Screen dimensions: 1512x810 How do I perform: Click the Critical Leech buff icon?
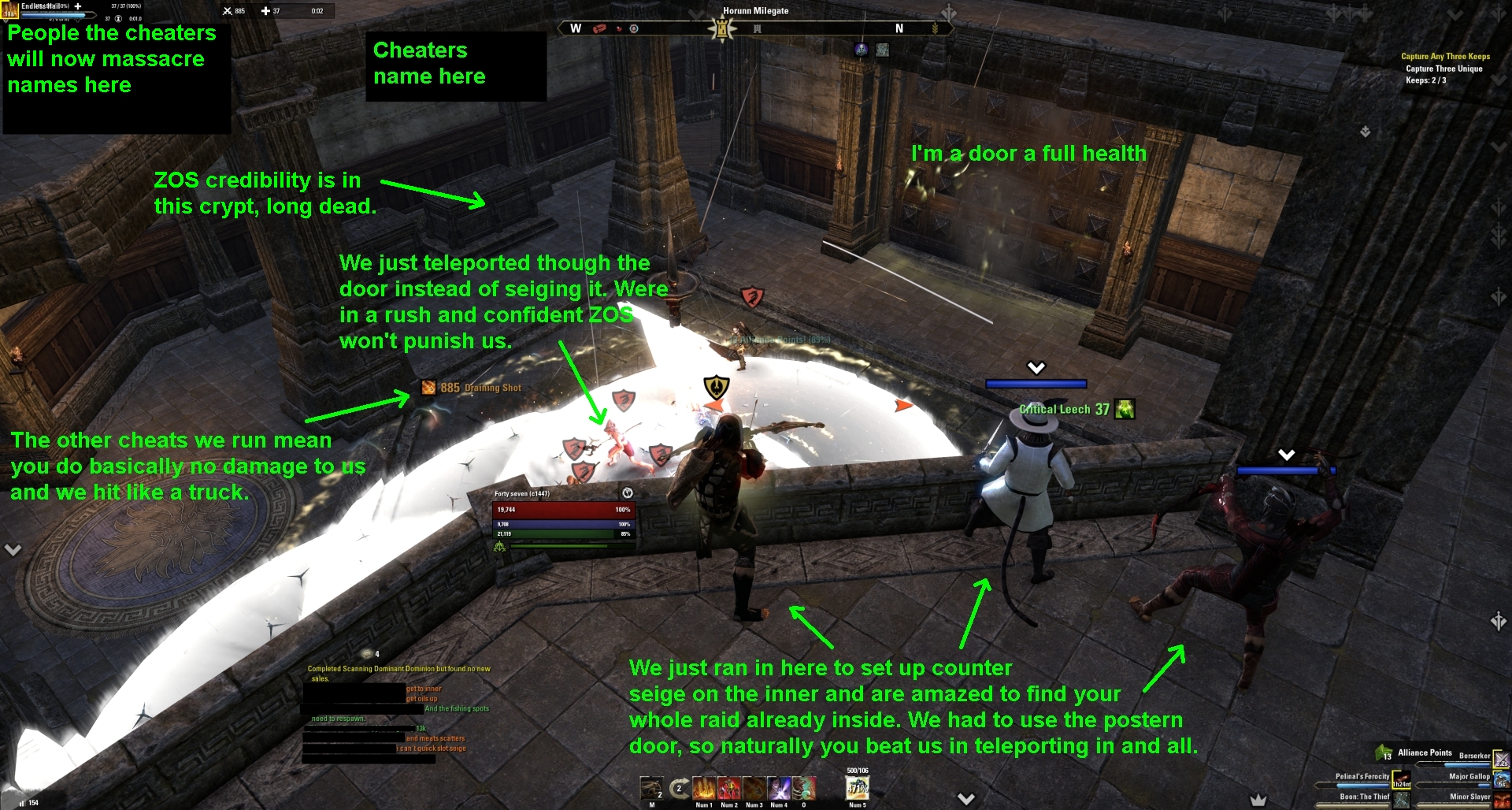pos(1125,410)
